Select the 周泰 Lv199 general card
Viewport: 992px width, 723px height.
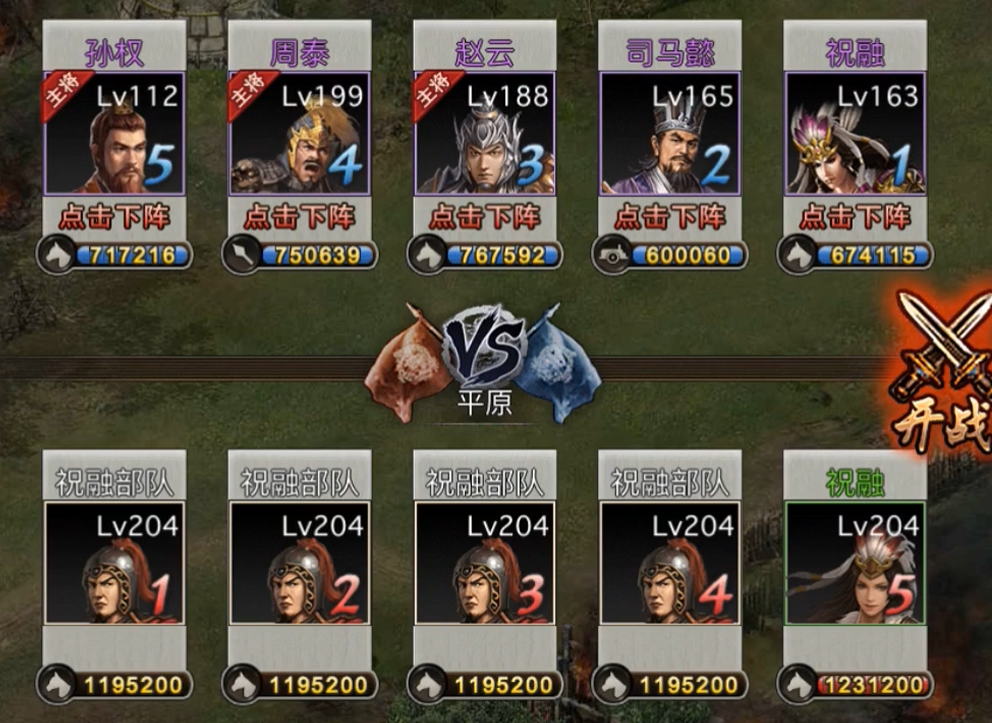tap(299, 133)
